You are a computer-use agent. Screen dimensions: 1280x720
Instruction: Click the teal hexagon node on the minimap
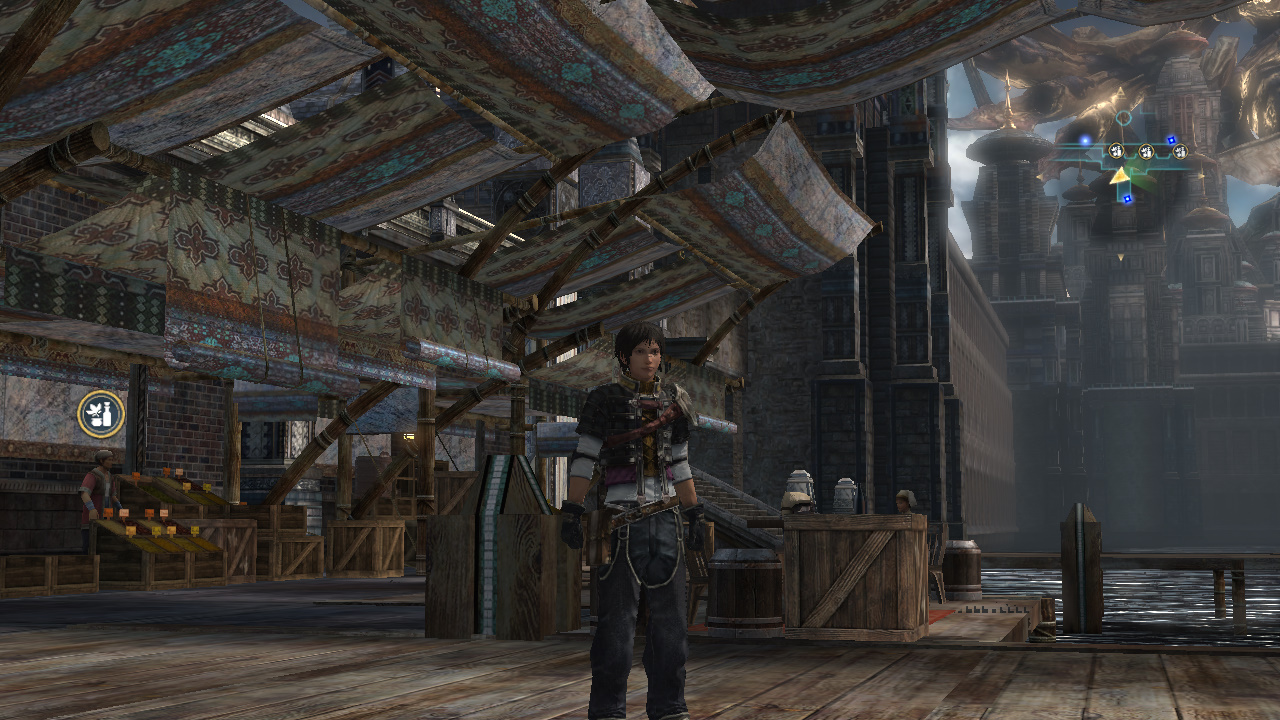click(x=1124, y=119)
